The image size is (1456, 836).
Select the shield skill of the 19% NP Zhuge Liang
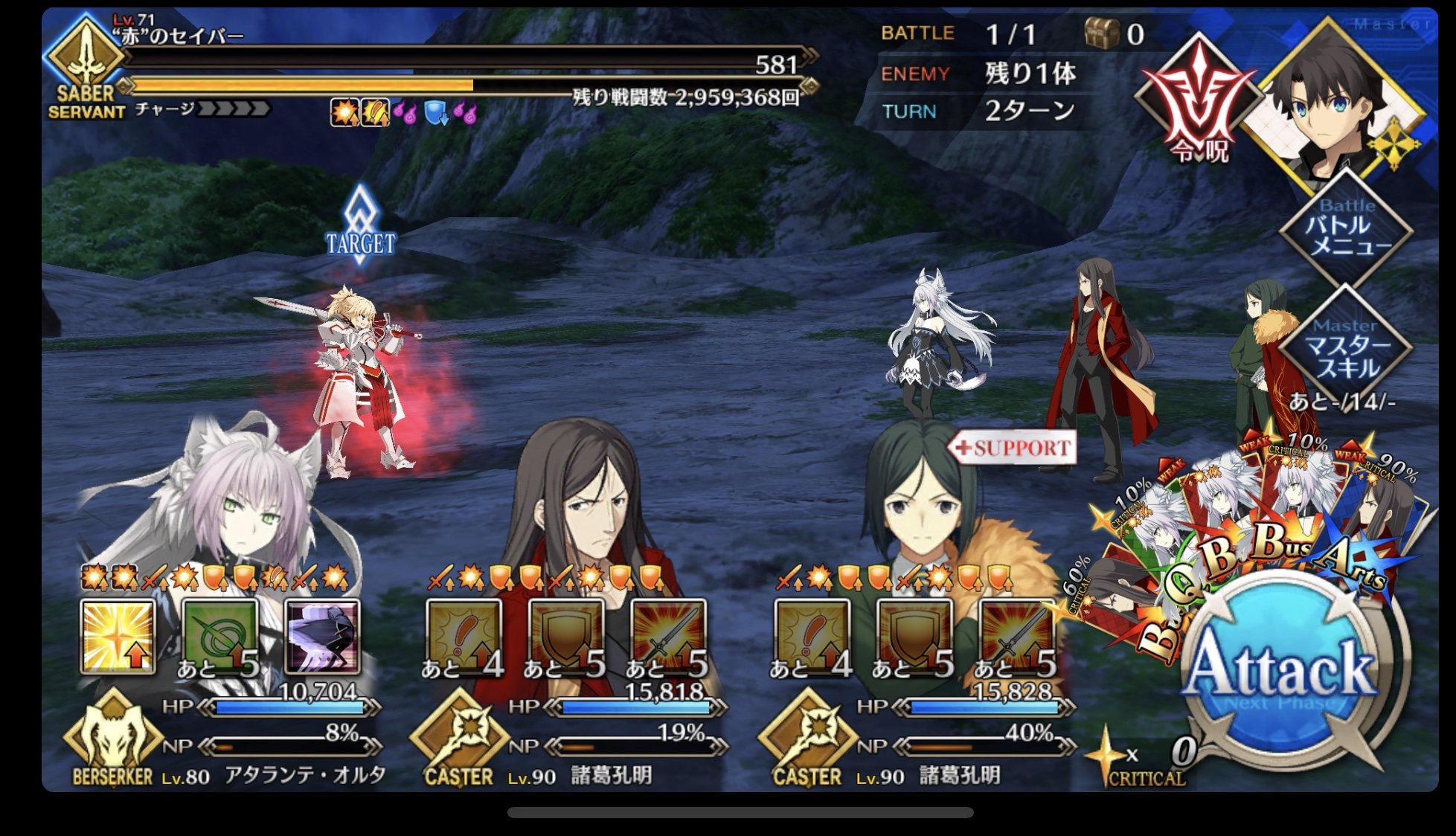(x=565, y=637)
